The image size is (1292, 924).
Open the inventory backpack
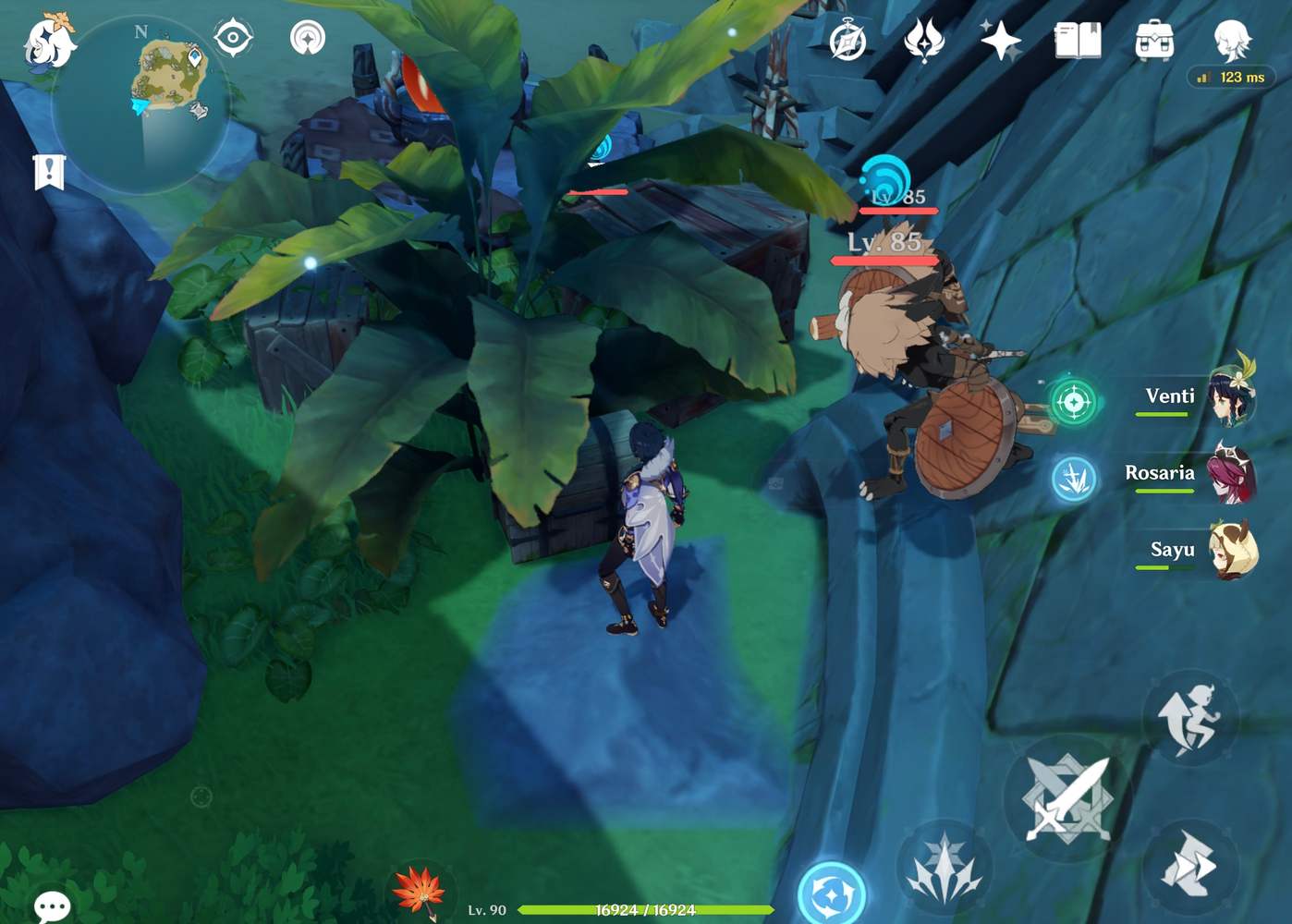point(1154,42)
